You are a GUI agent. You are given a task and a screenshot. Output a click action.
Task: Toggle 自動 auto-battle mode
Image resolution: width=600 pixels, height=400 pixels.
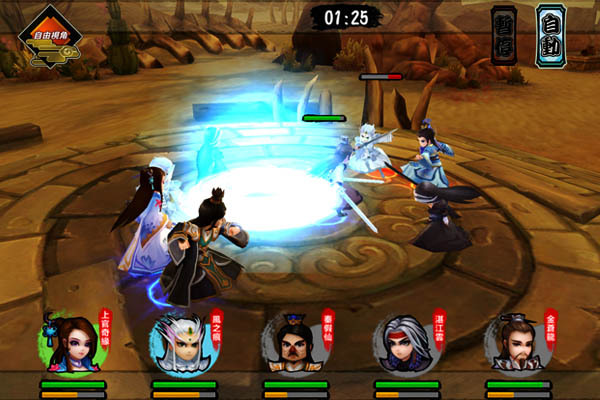click(x=550, y=36)
